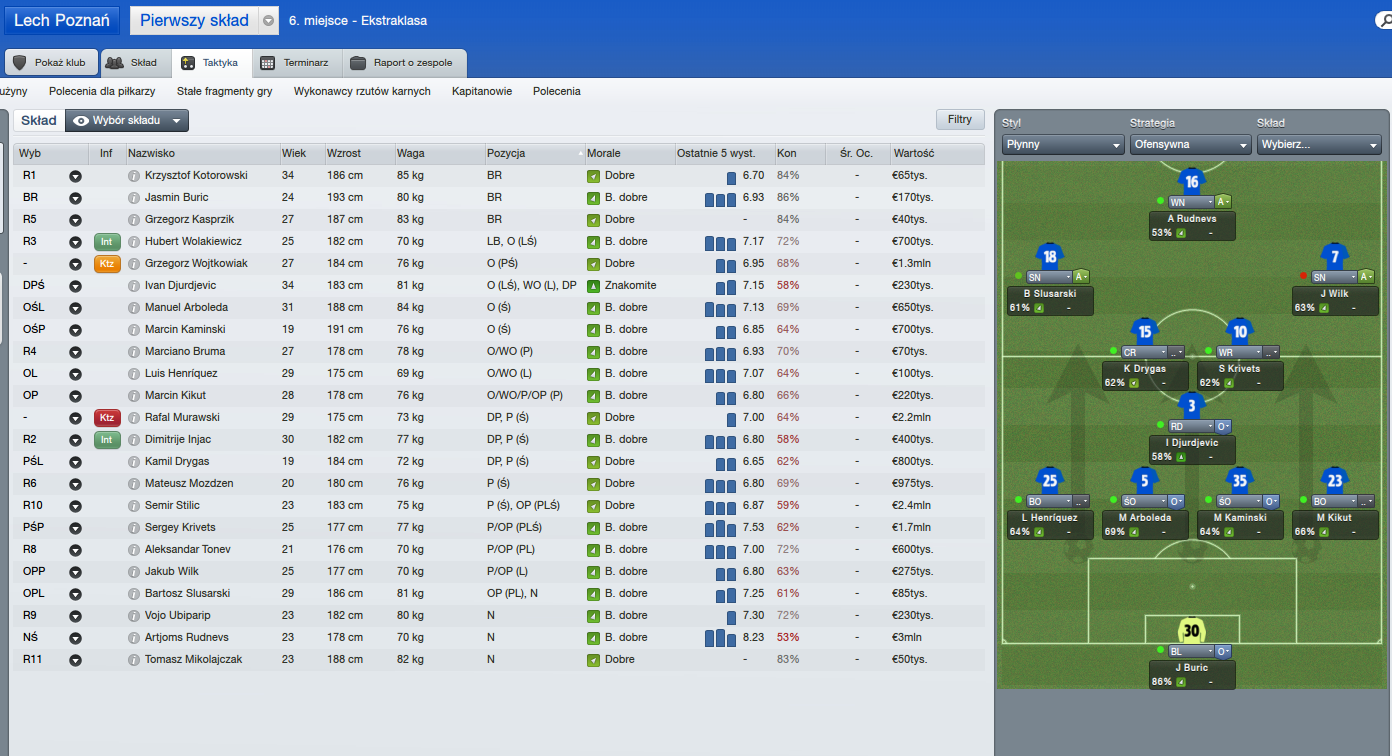
Task: Open the Pierwszy skład dropdown
Action: [x=268, y=21]
